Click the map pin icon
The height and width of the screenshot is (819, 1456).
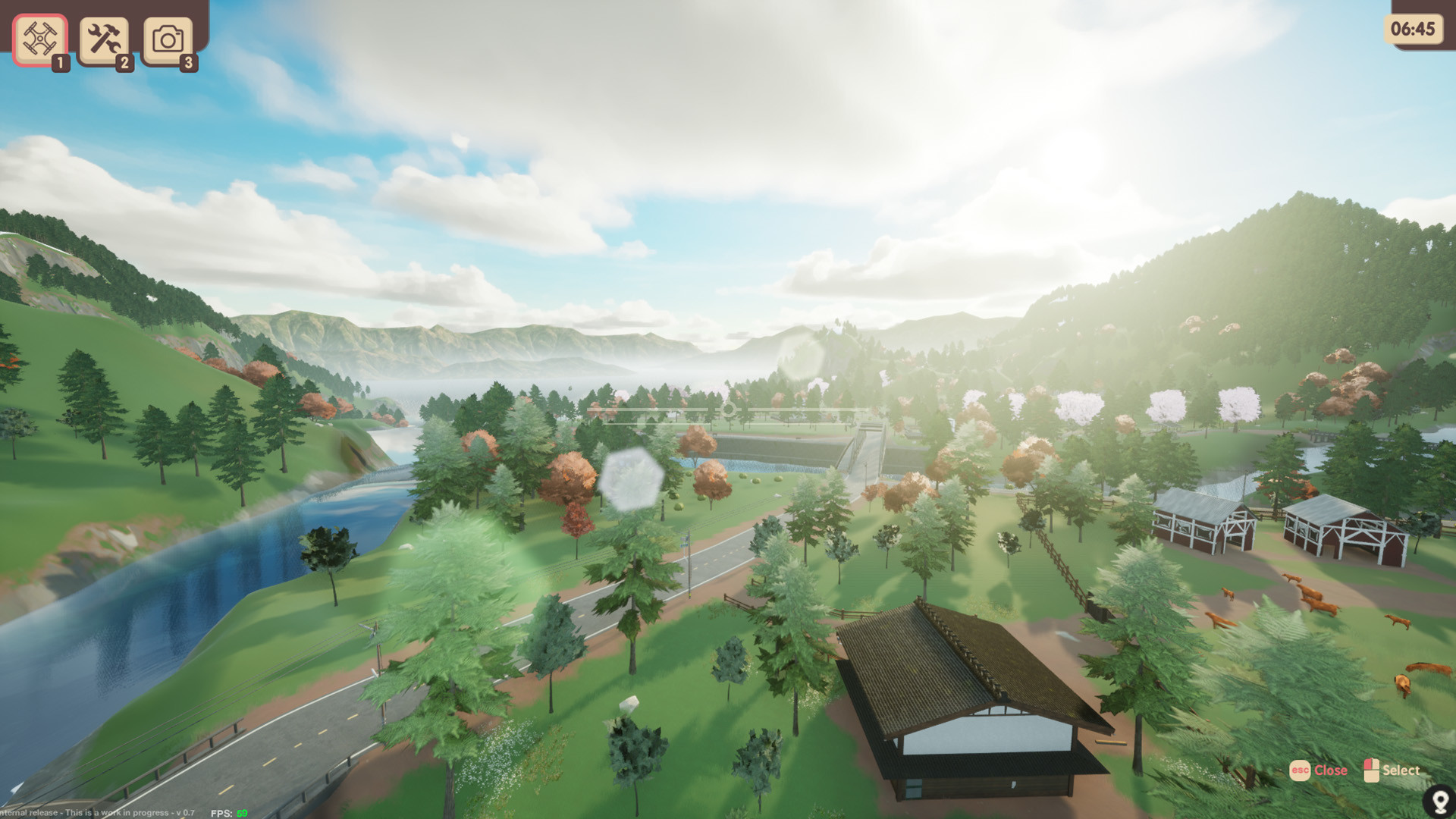pyautogui.click(x=1438, y=801)
